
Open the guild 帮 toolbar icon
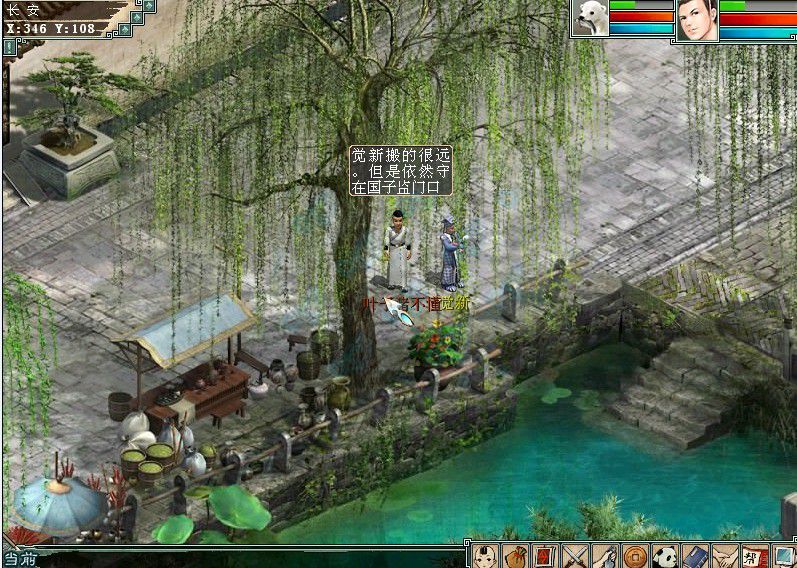point(753,555)
